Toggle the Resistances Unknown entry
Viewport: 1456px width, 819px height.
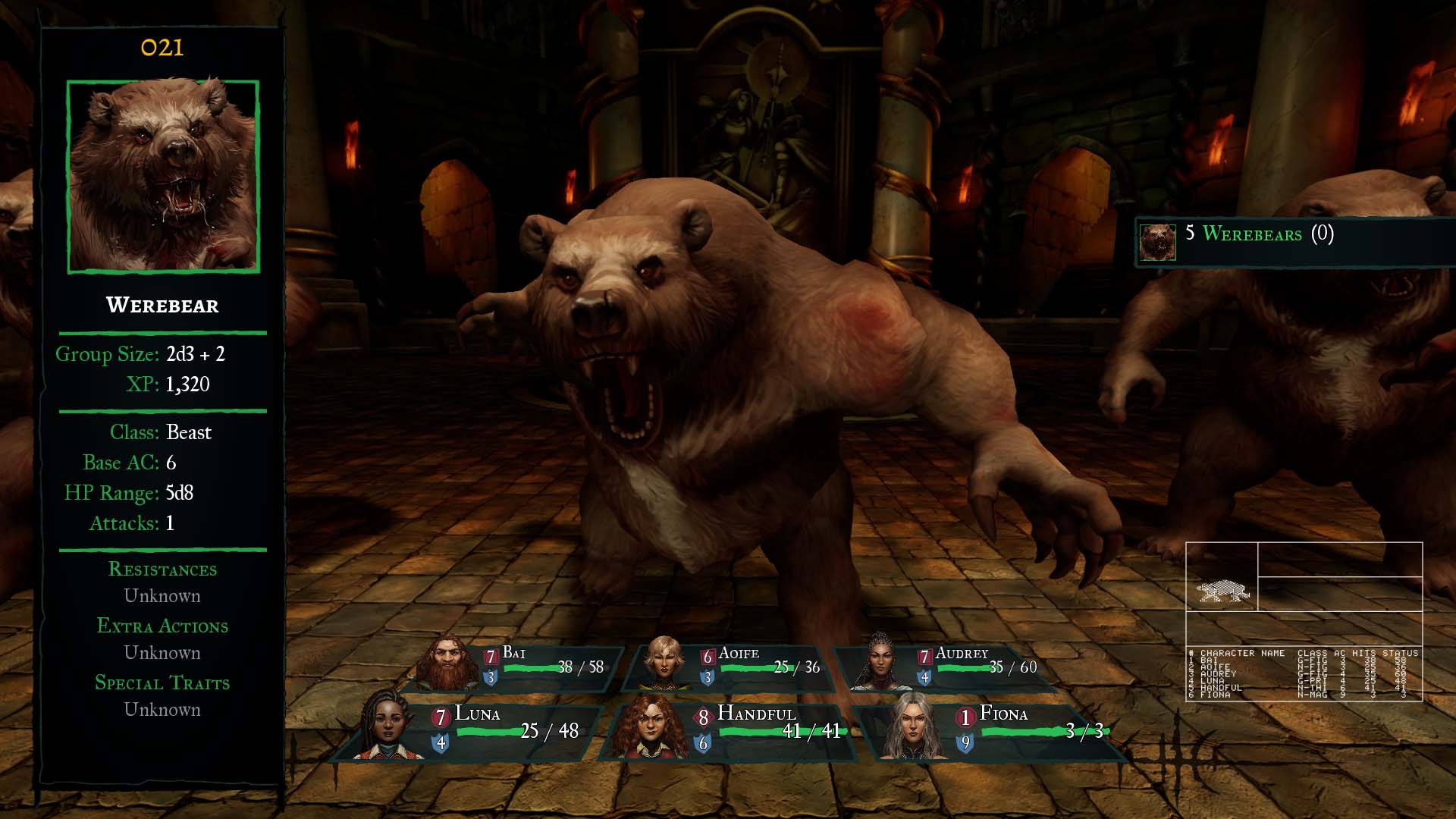click(x=162, y=596)
